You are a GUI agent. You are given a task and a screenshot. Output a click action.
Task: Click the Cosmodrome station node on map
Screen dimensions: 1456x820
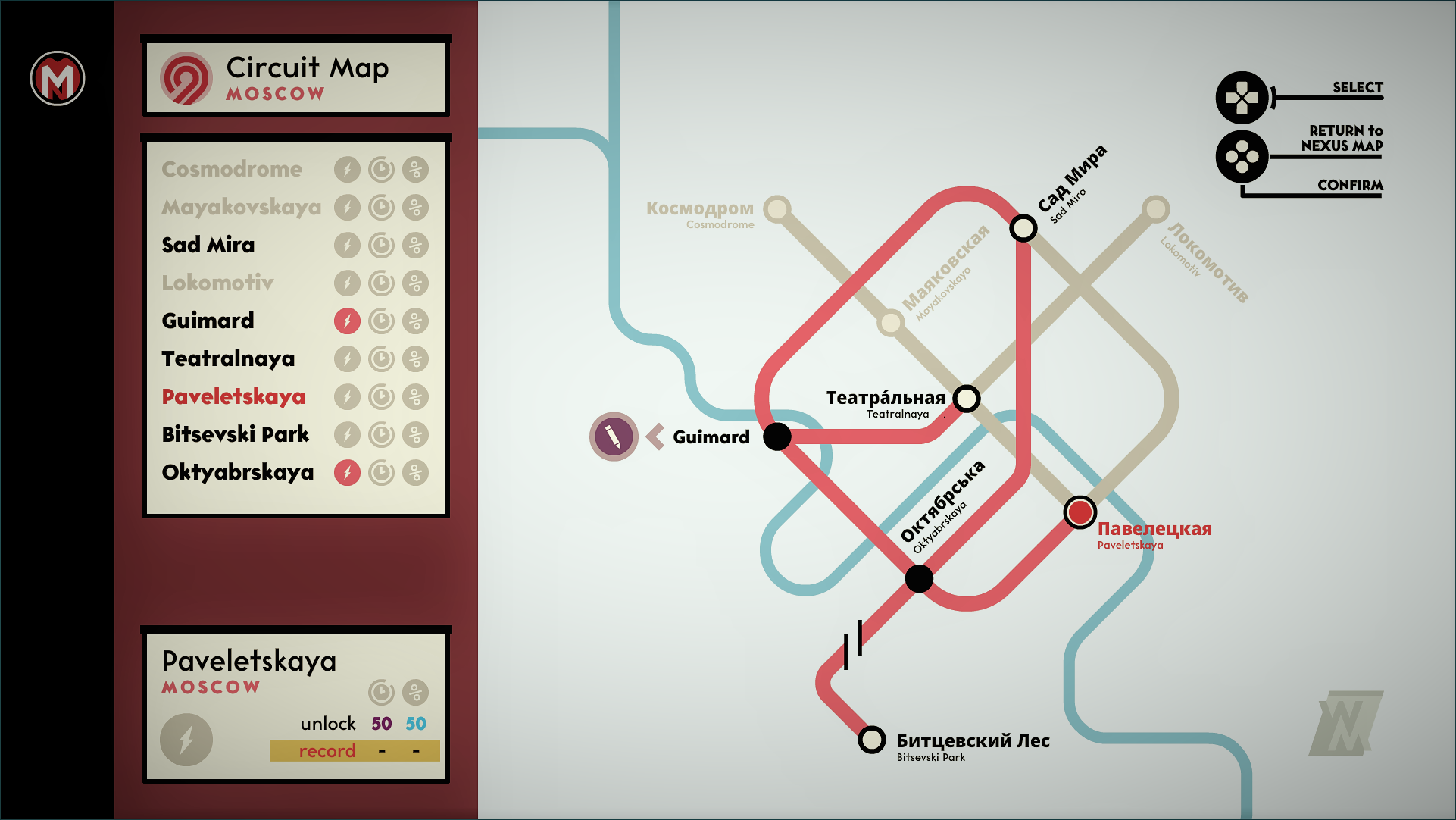coord(777,208)
